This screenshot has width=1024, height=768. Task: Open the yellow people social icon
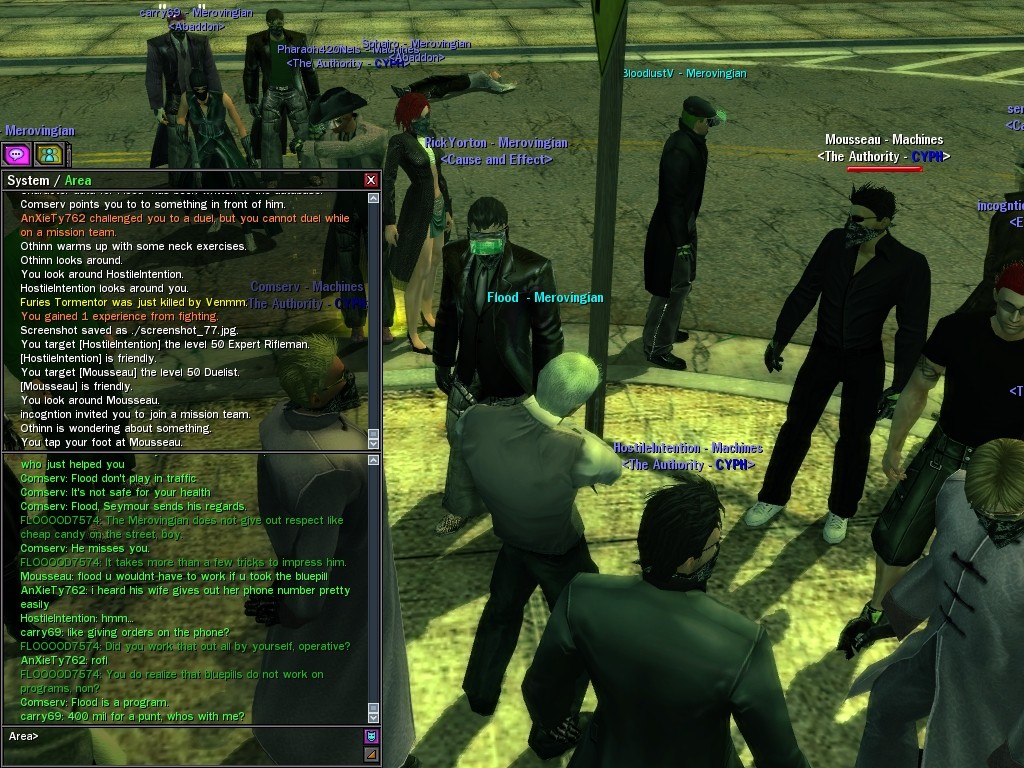point(47,154)
